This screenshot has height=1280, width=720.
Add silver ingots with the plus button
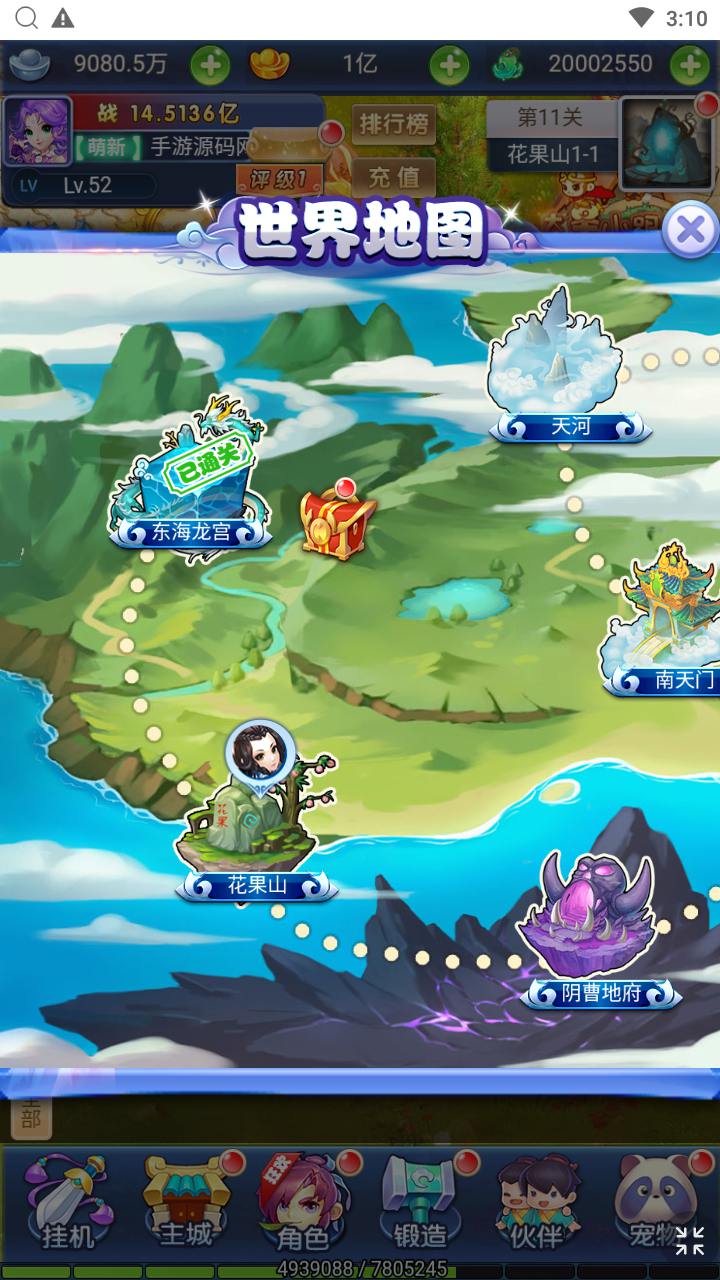click(210, 65)
